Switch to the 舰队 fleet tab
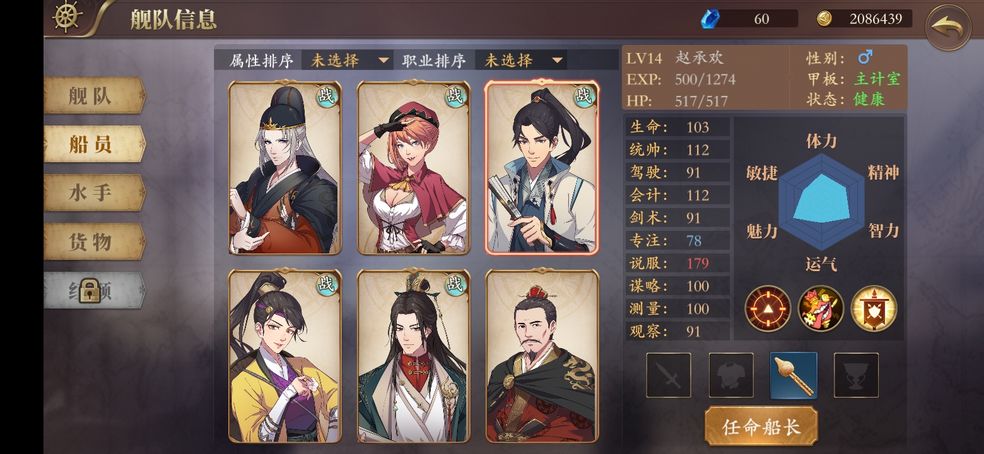984x454 pixels. pos(94,96)
